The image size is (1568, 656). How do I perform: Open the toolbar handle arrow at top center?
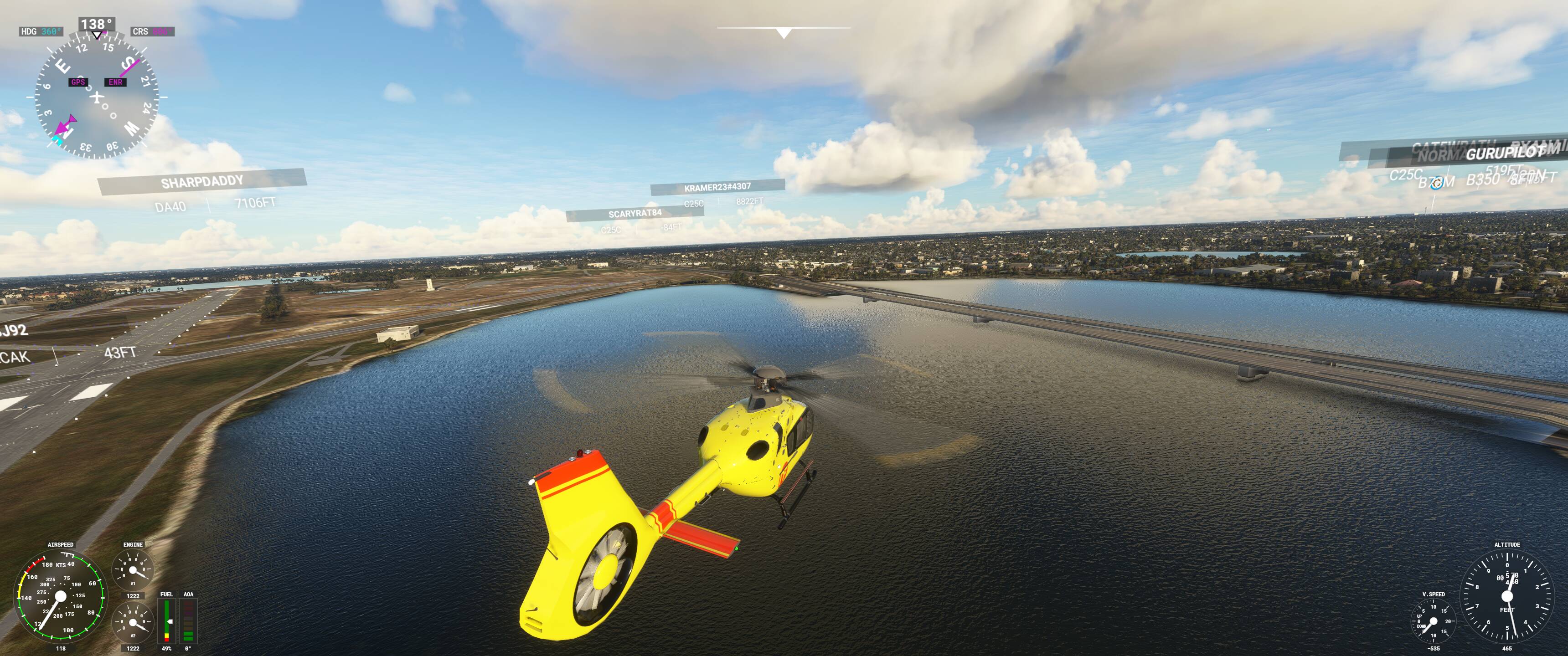[784, 33]
